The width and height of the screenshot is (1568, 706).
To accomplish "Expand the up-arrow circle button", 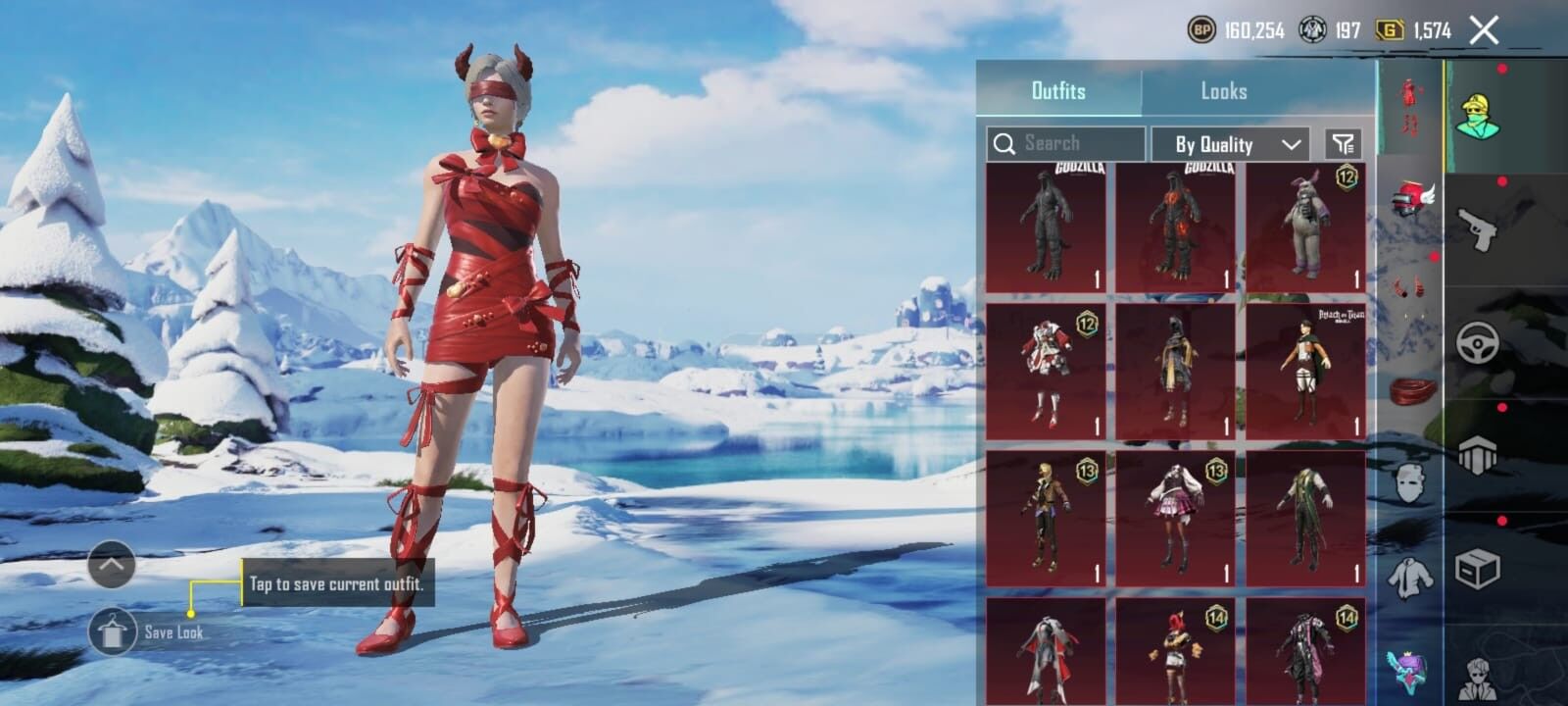I will coord(112,565).
